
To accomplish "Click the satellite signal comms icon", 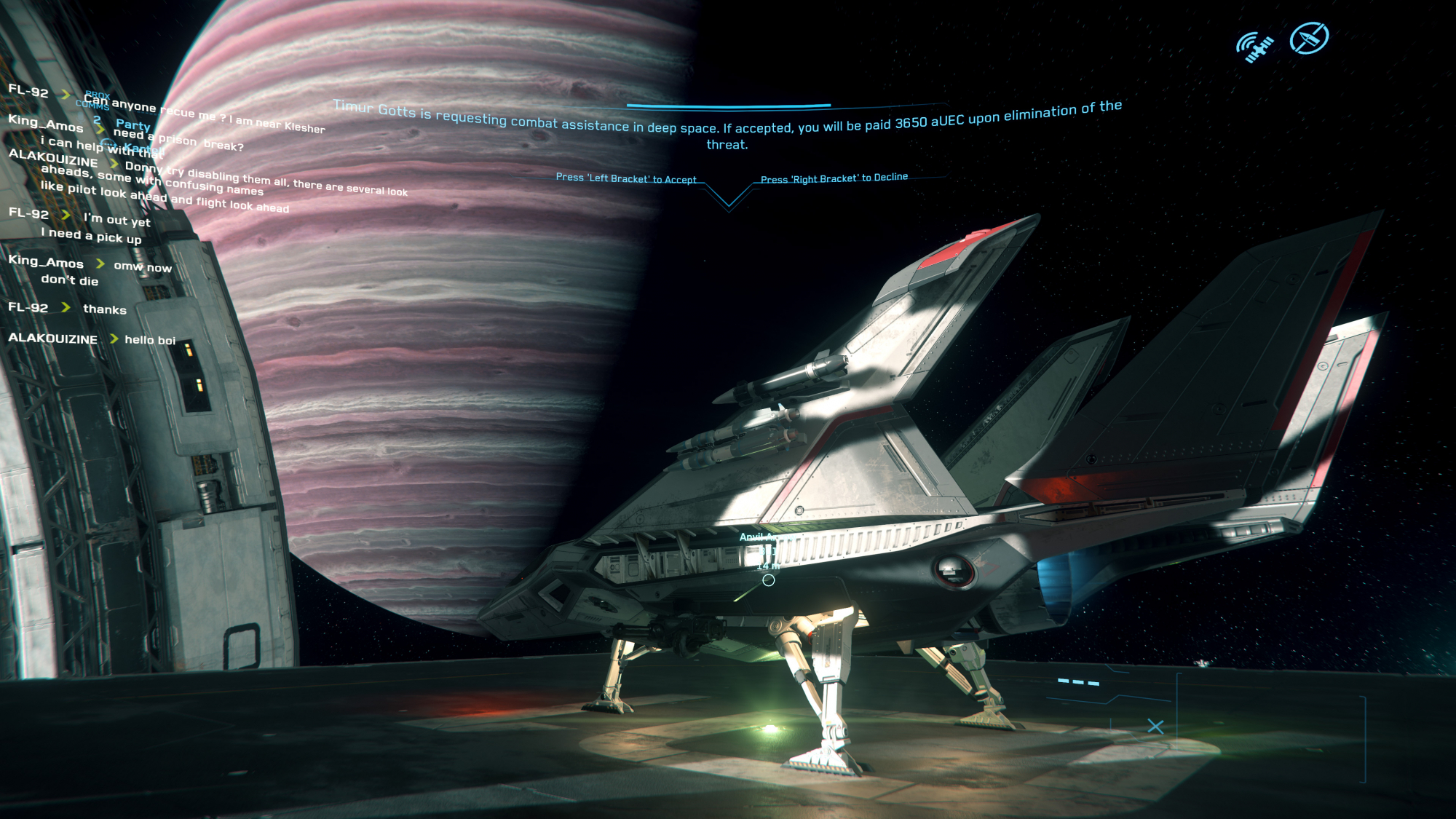I will [1254, 47].
